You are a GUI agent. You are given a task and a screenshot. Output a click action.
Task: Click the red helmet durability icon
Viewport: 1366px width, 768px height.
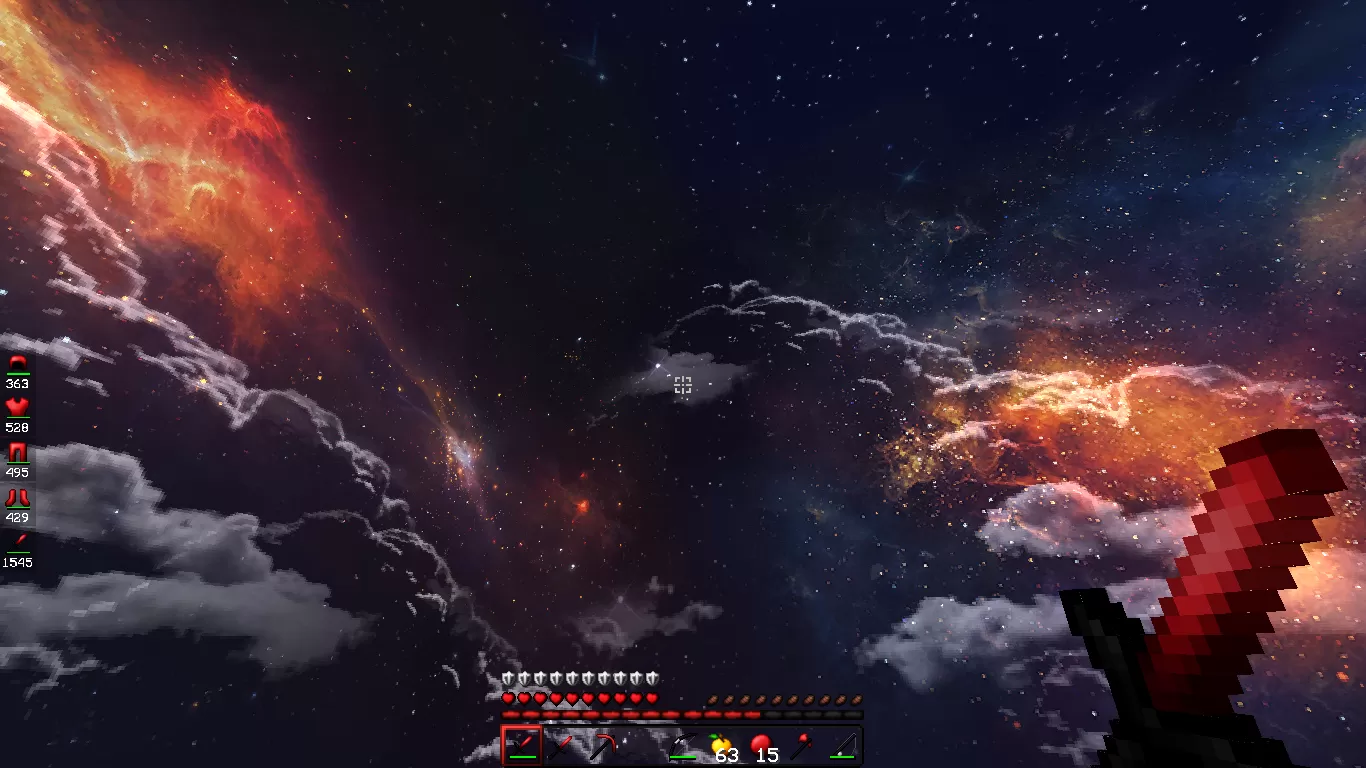coord(17,363)
